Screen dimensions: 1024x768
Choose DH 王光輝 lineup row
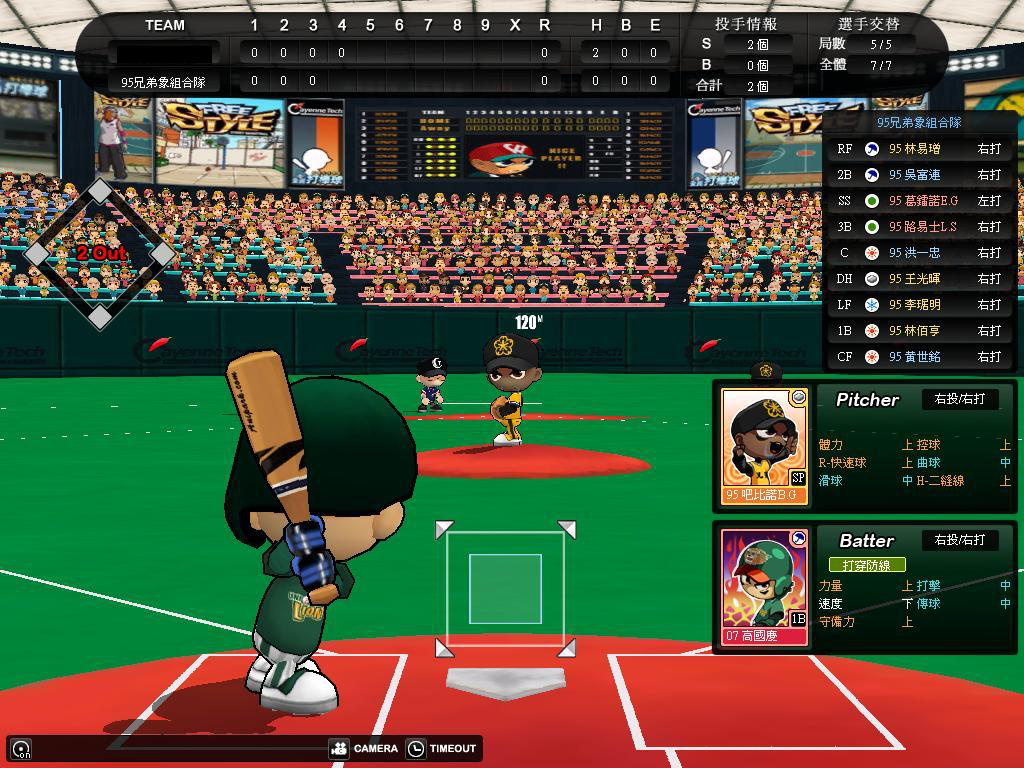pos(920,279)
